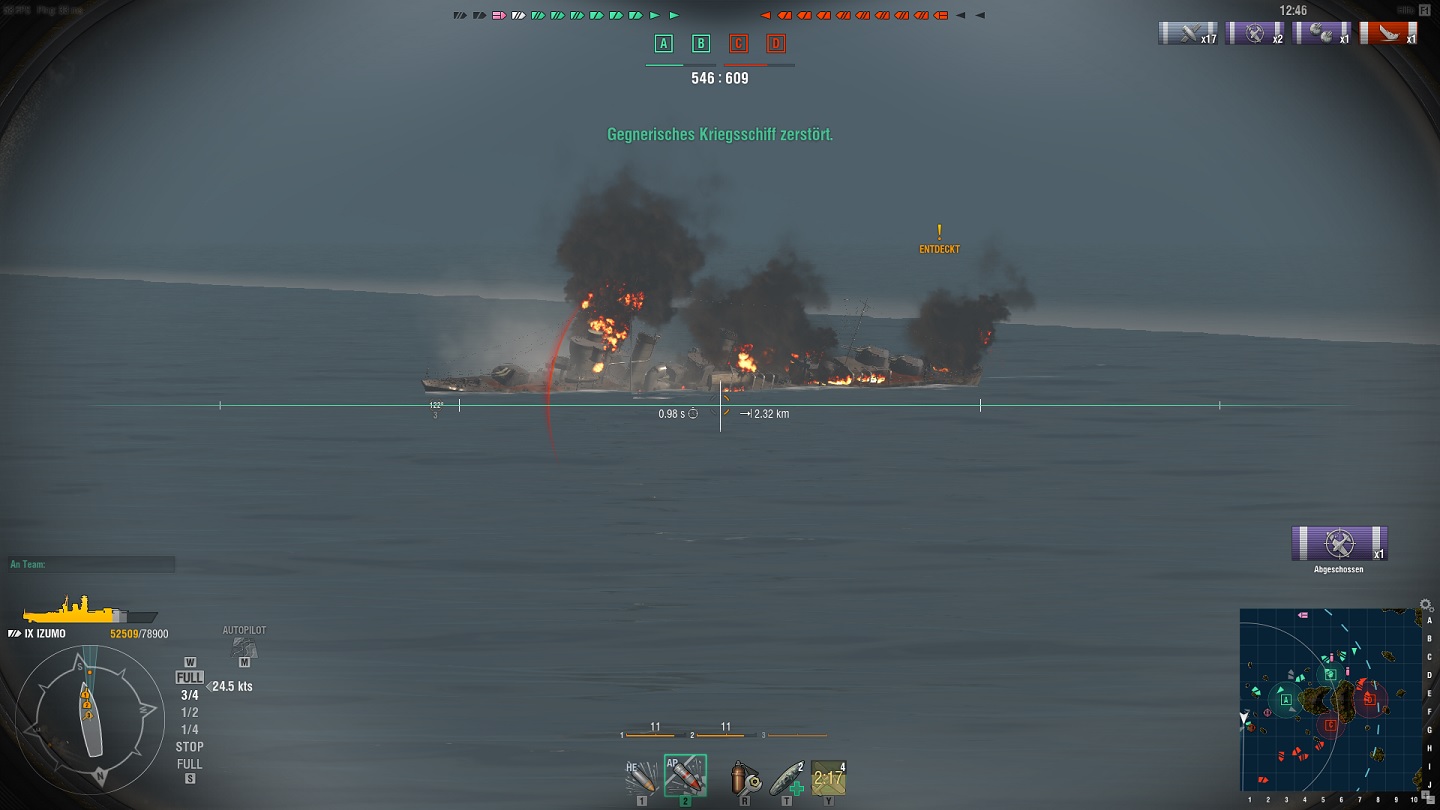Screen dimensions: 1440x810
Task: Select capture point C indicator
Action: pos(739,43)
